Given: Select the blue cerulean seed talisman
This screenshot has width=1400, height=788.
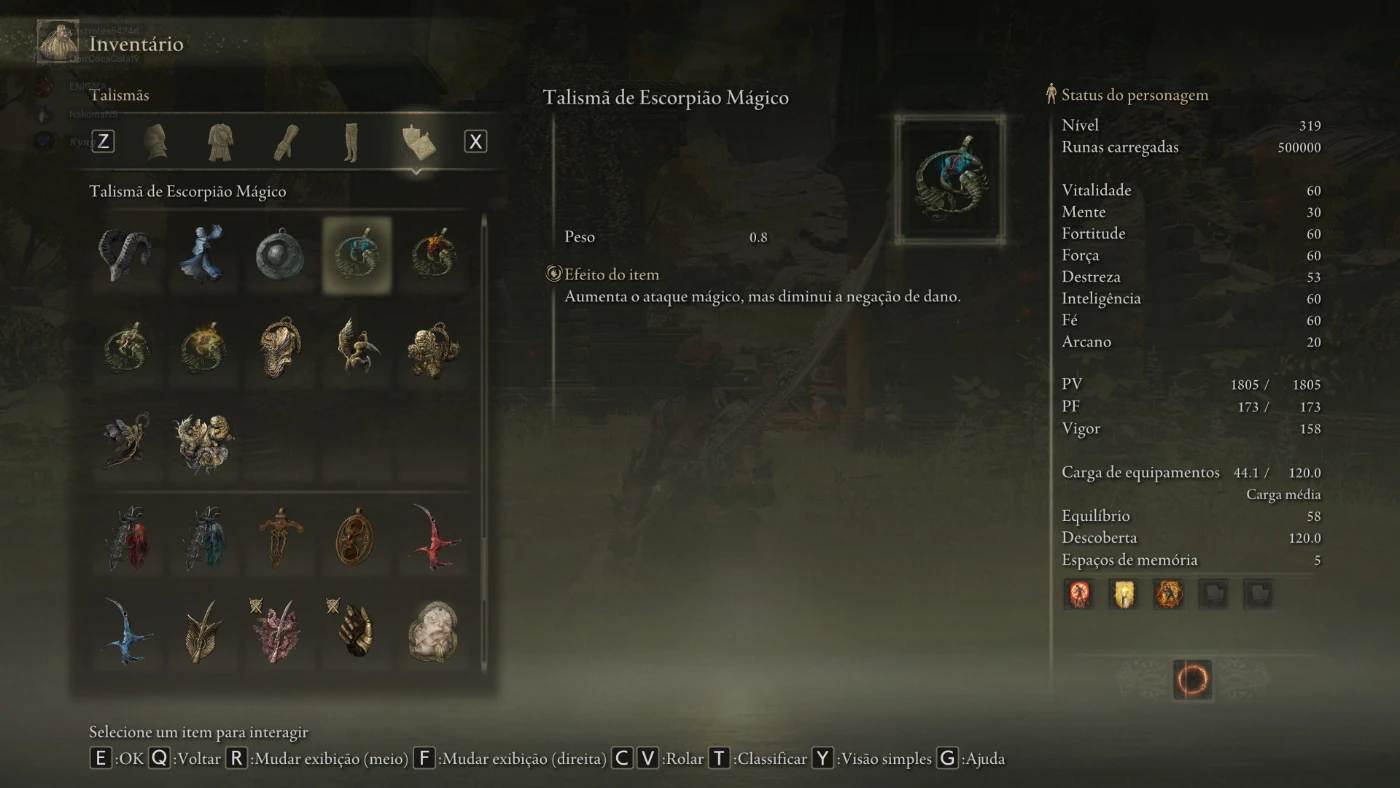Looking at the screenshot, I should [x=126, y=631].
